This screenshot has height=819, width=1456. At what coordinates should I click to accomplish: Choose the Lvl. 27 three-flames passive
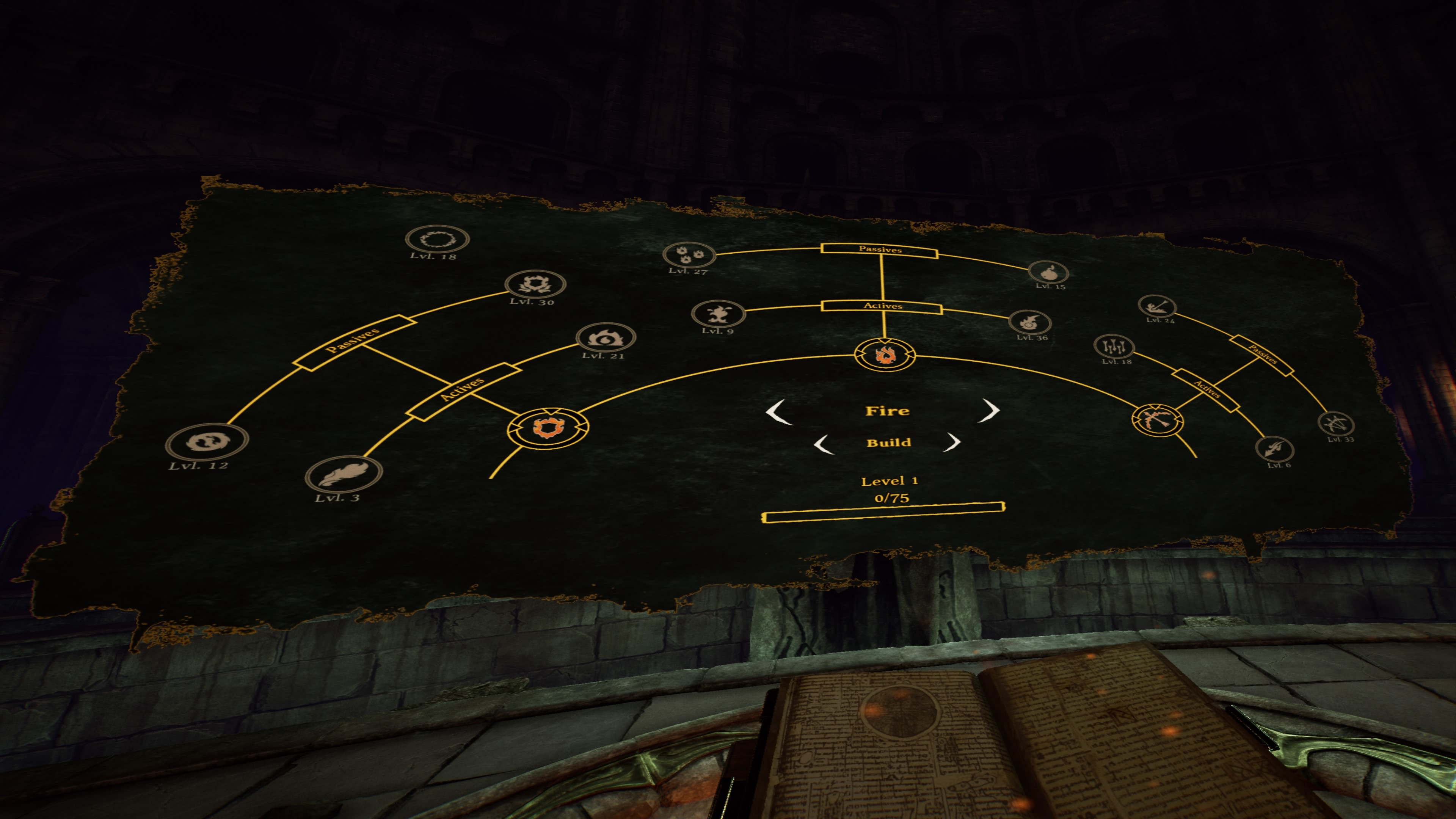pyautogui.click(x=689, y=254)
